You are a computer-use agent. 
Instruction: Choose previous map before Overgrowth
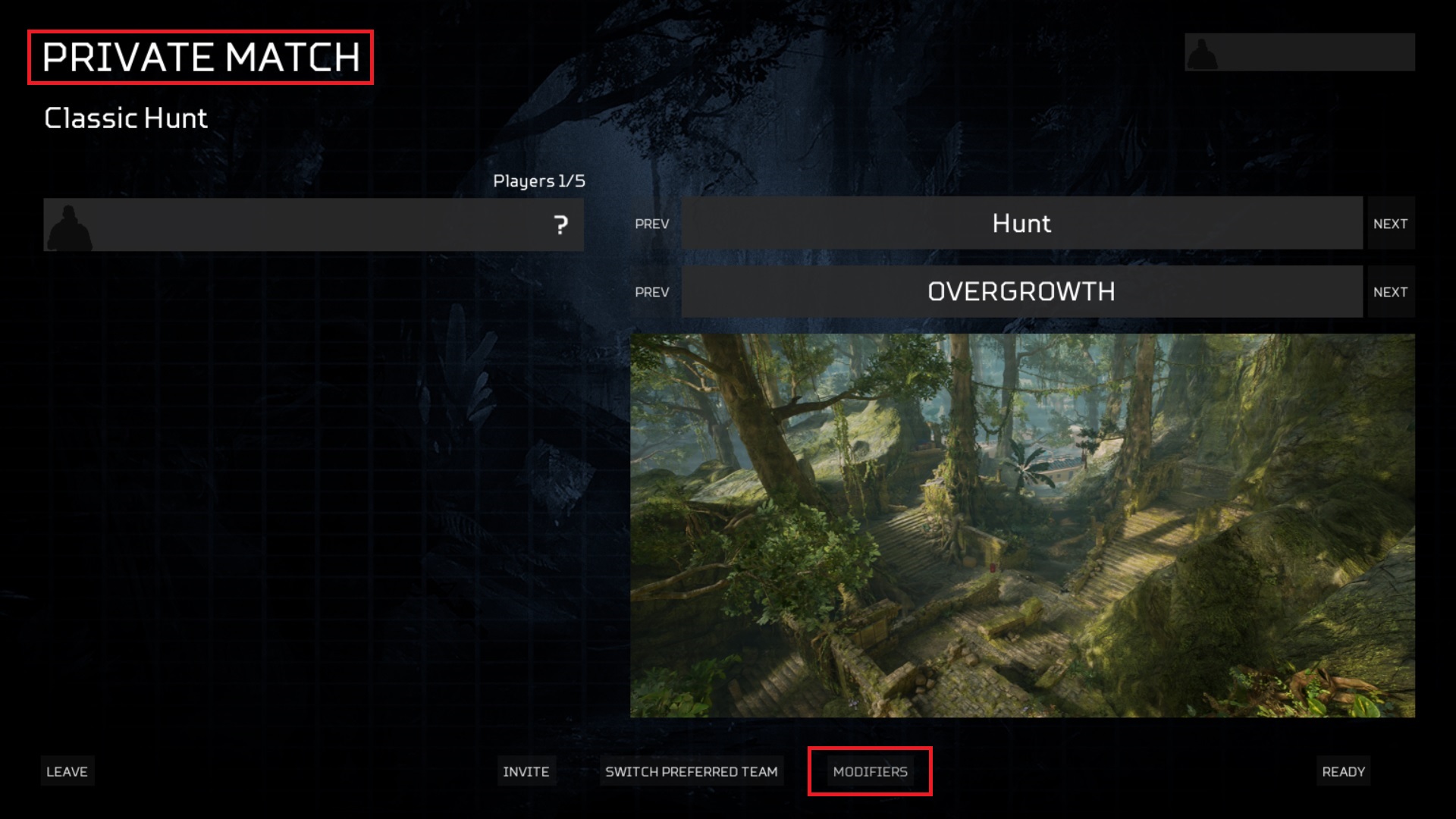point(652,292)
